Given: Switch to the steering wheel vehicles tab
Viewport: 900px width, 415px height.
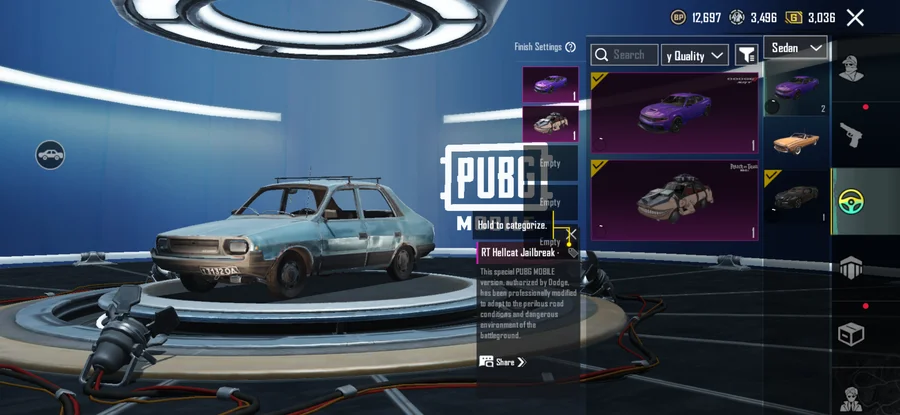Looking at the screenshot, I should [x=852, y=200].
